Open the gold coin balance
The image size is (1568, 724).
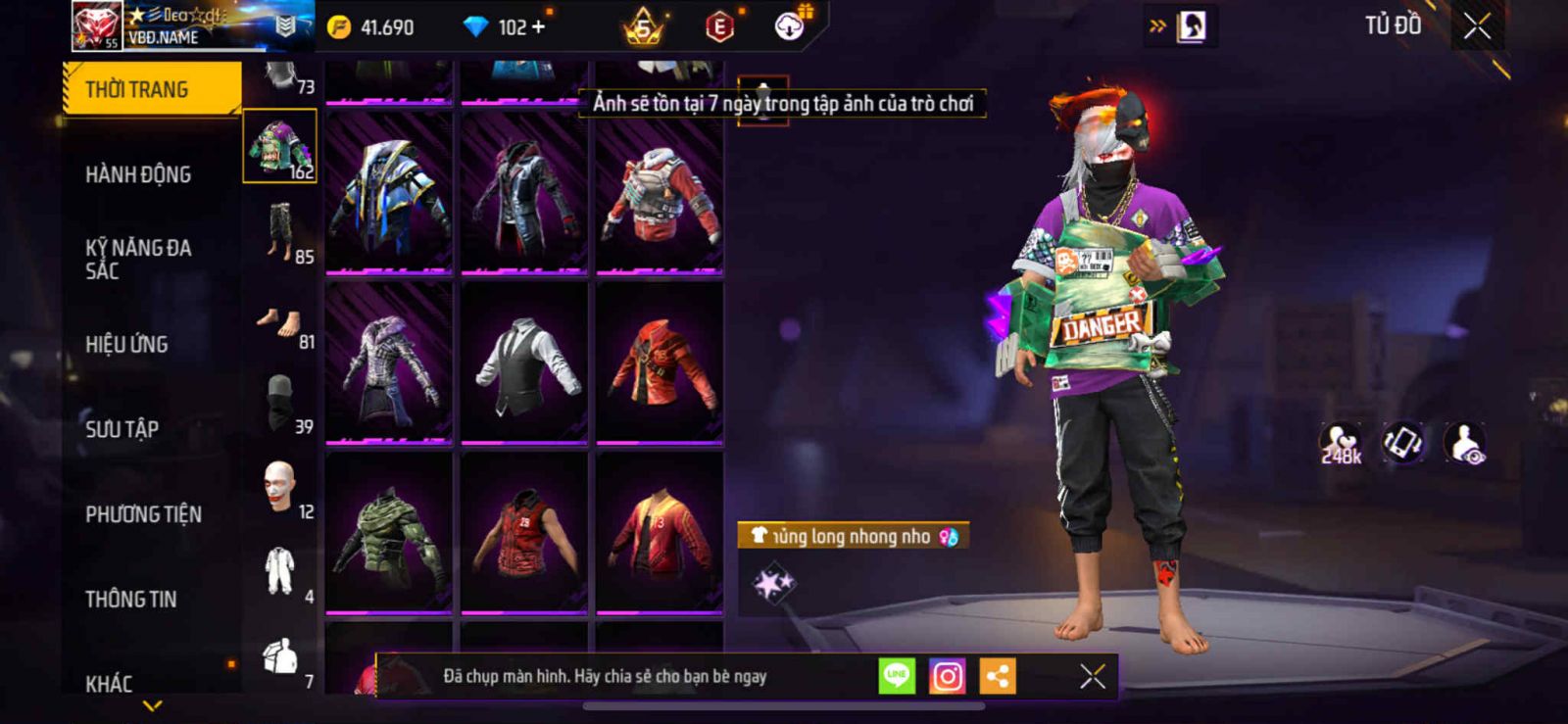click(x=372, y=26)
